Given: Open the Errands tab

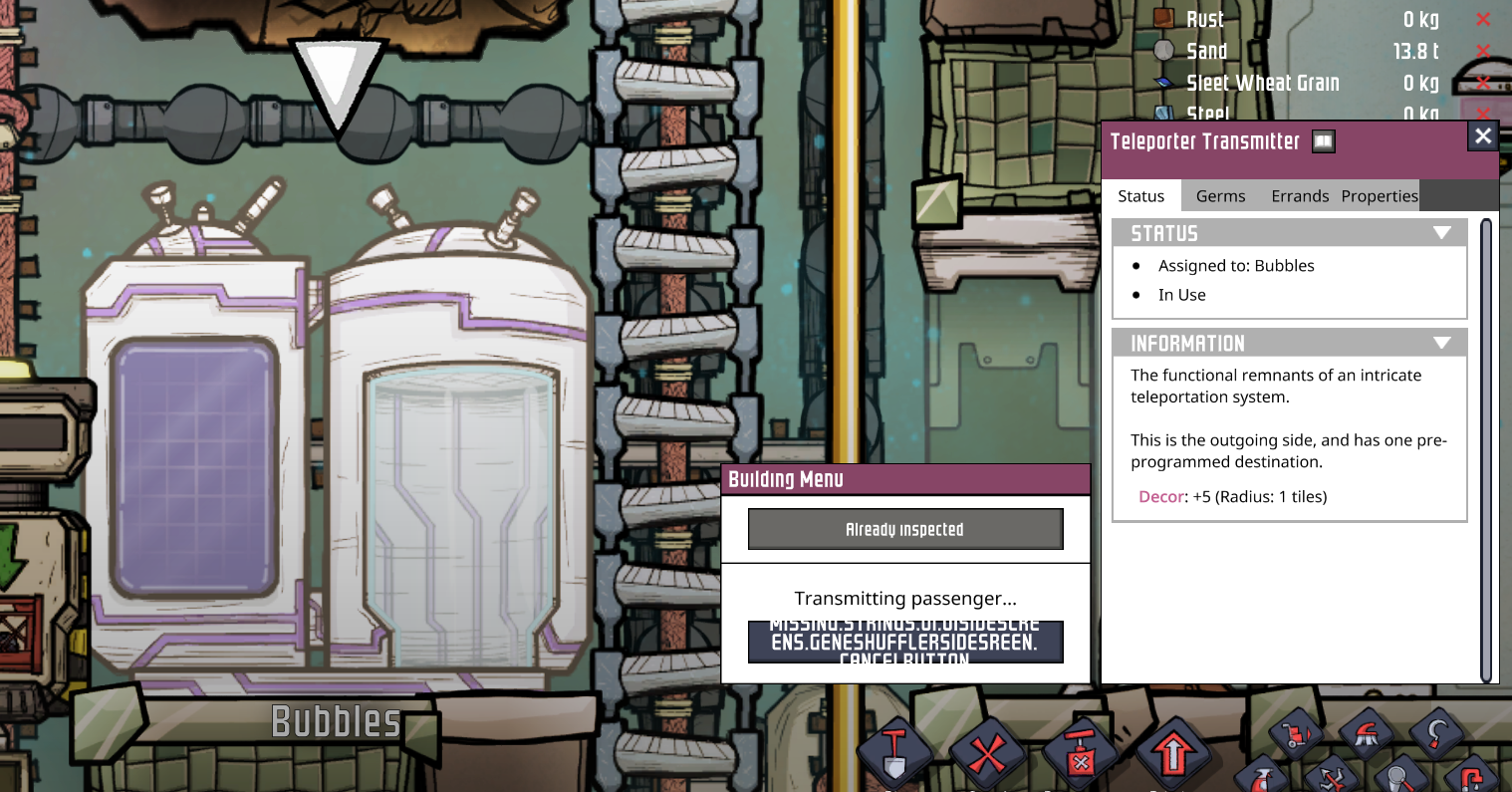Looking at the screenshot, I should click(1300, 196).
